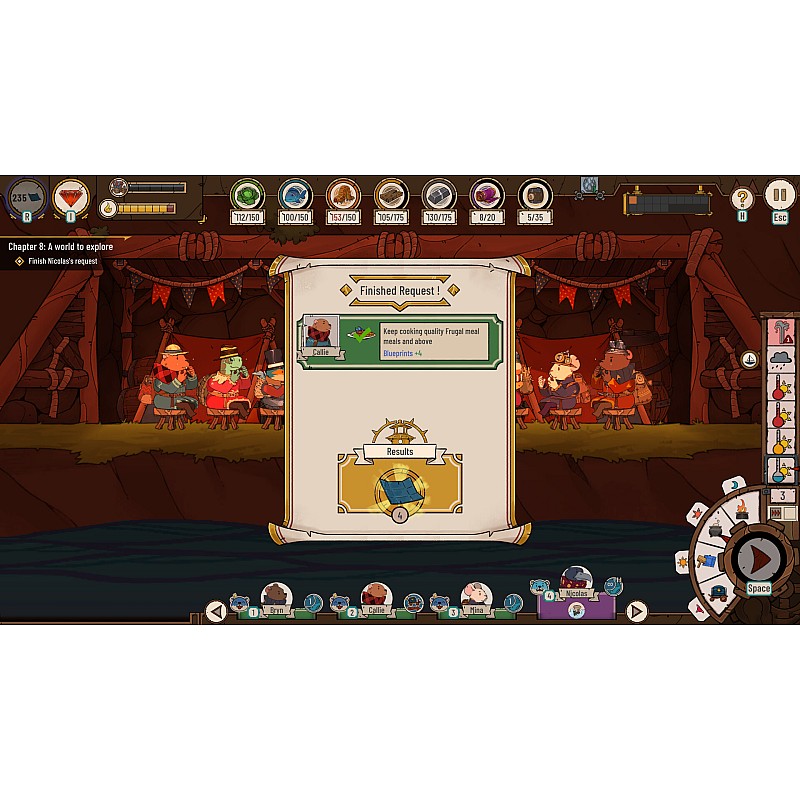Select the blue fish resource icon
This screenshot has width=800, height=800.
pos(295,194)
